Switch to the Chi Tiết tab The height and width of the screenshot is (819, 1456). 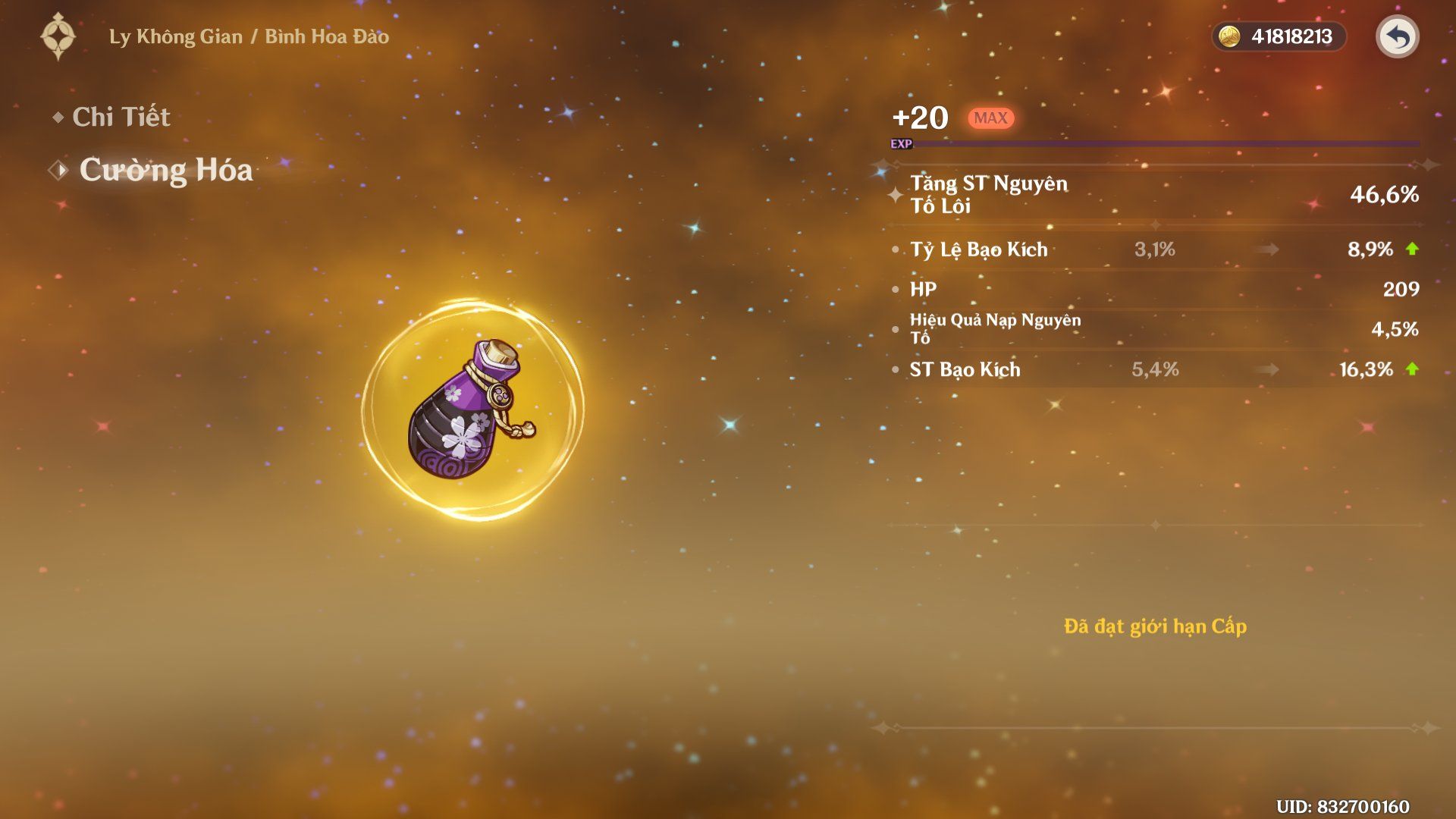121,117
